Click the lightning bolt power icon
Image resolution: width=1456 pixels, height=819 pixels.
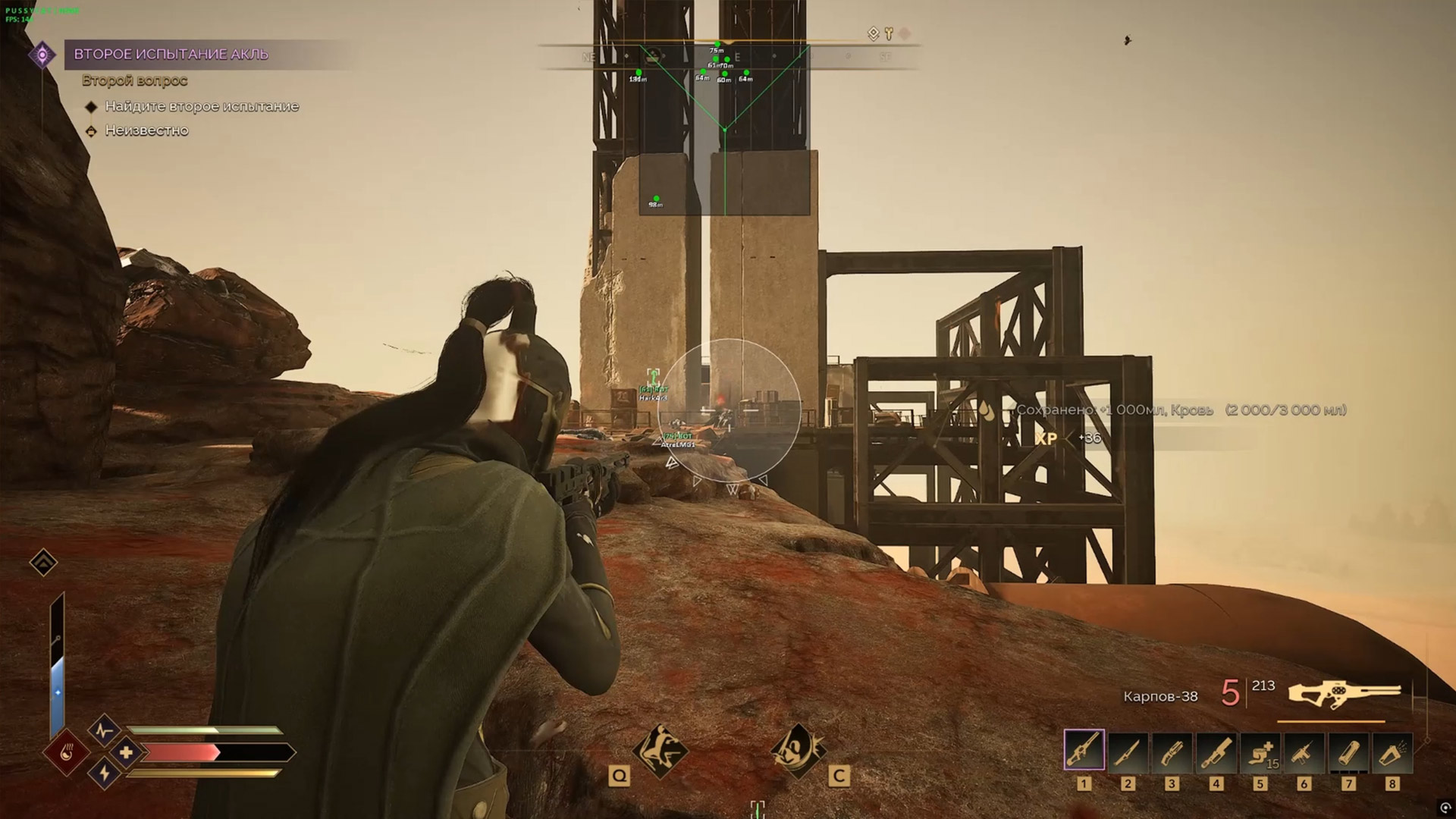(104, 773)
